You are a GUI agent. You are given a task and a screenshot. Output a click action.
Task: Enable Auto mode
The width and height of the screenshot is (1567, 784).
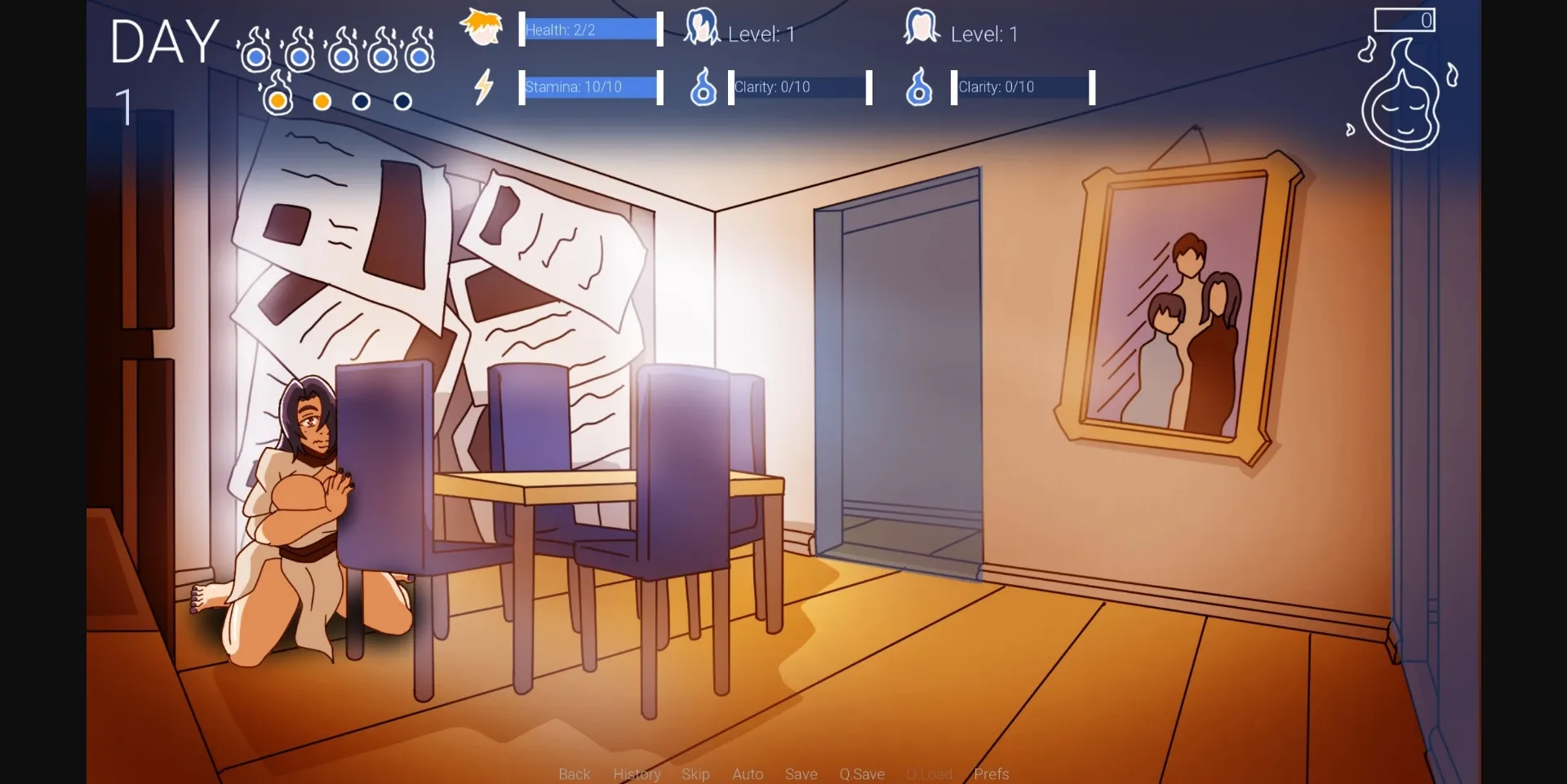coord(748,773)
